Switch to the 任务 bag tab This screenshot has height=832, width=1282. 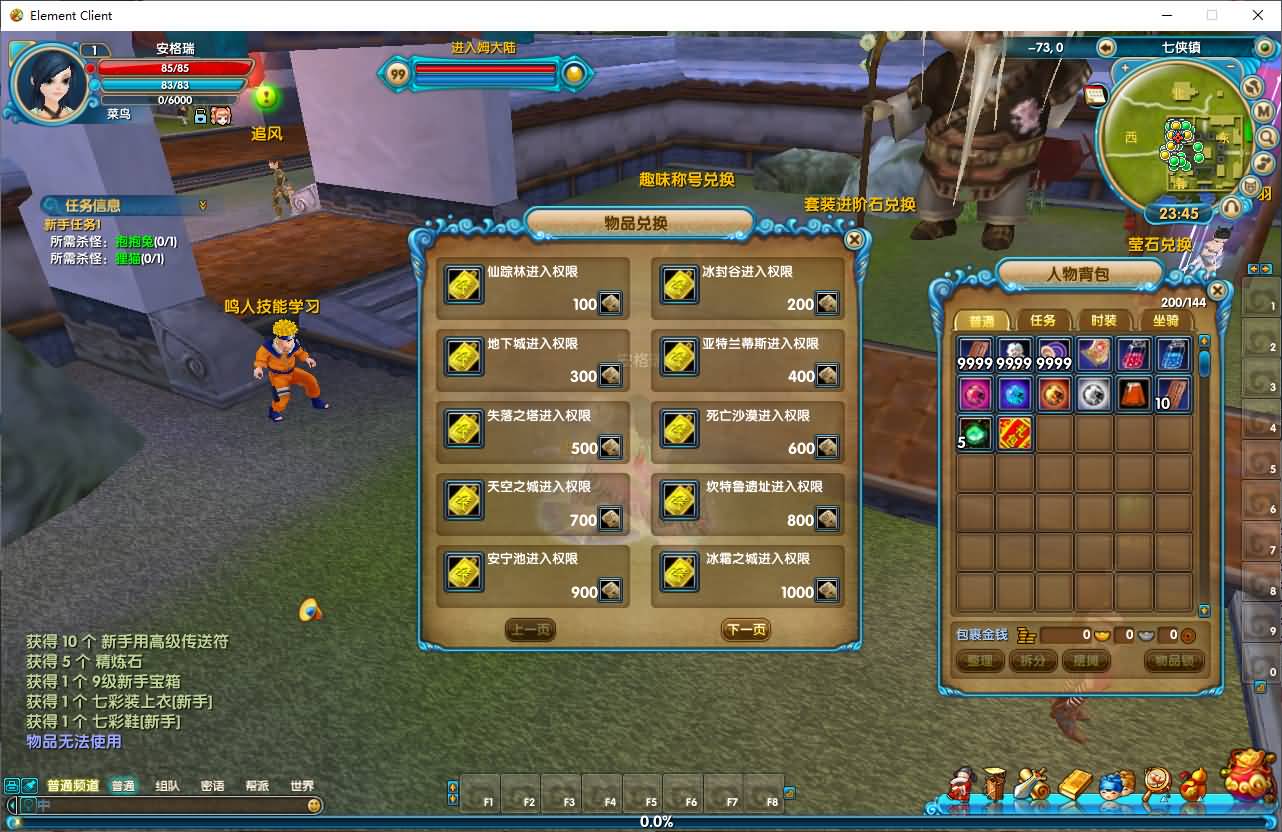point(1043,321)
